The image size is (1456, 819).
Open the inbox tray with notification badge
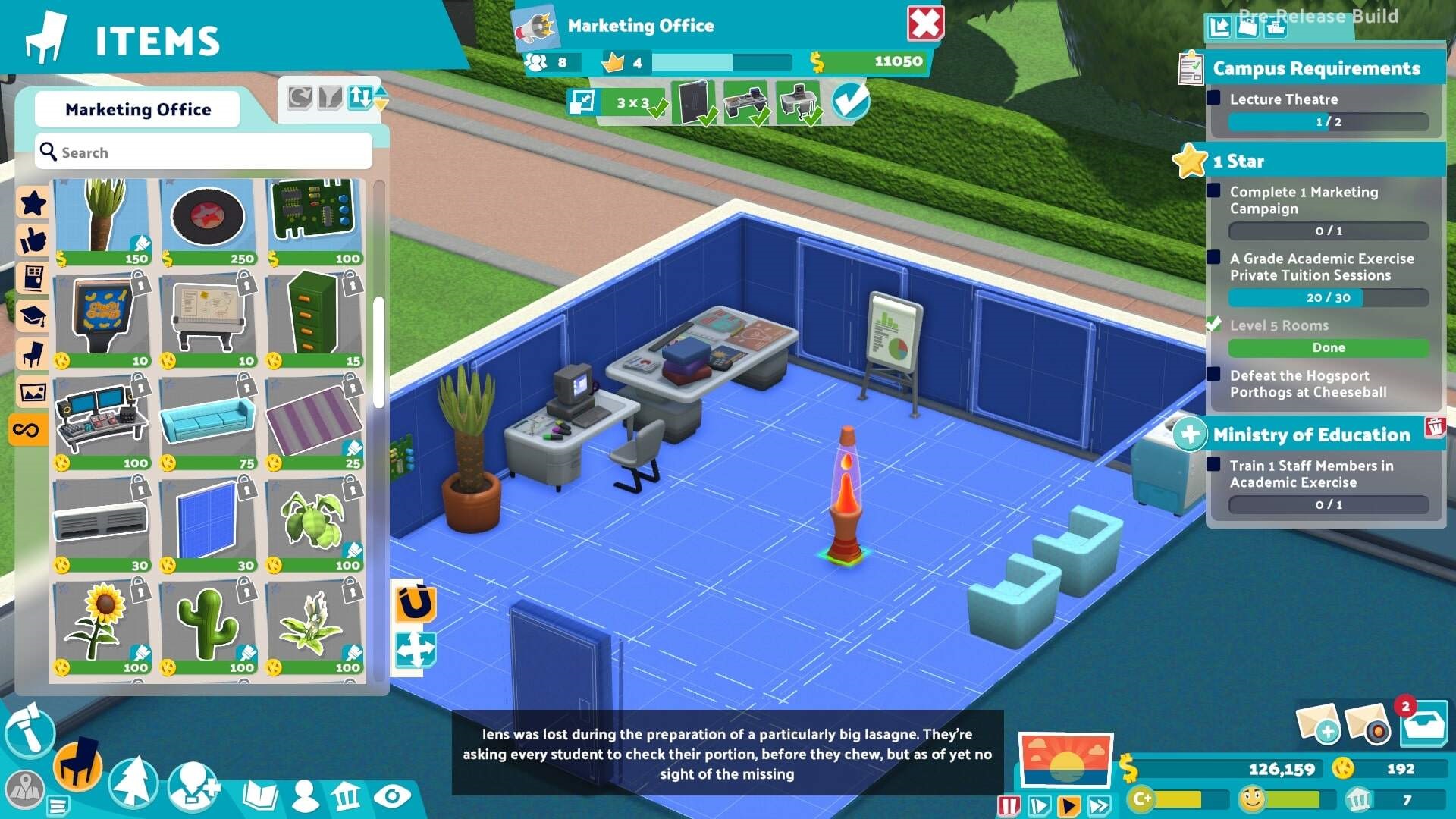point(1423,724)
